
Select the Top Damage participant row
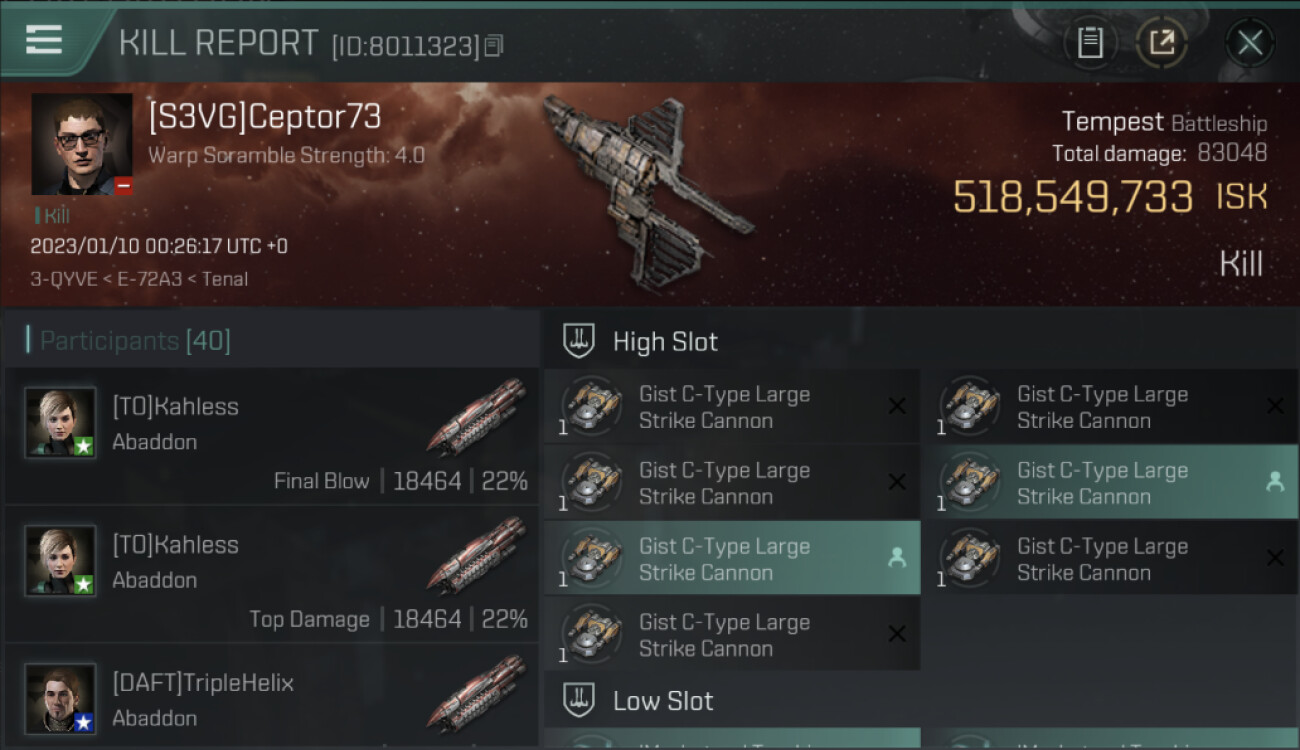[272, 575]
